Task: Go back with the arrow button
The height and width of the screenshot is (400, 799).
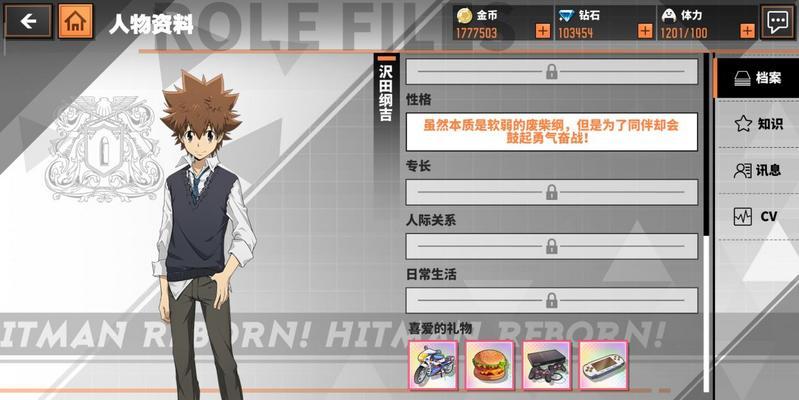Action: (28, 21)
